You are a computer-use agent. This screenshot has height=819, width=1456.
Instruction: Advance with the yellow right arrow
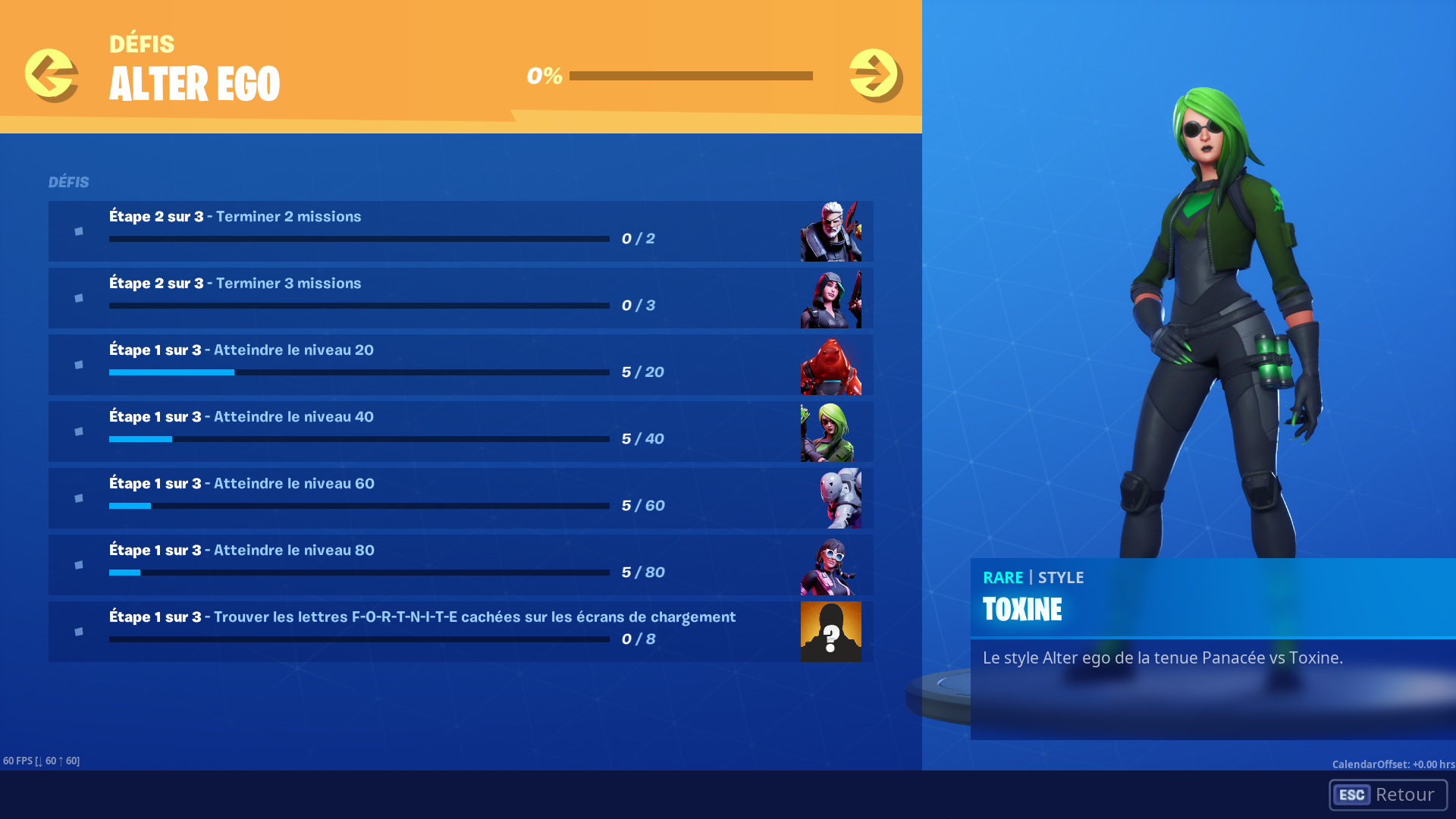(874, 74)
